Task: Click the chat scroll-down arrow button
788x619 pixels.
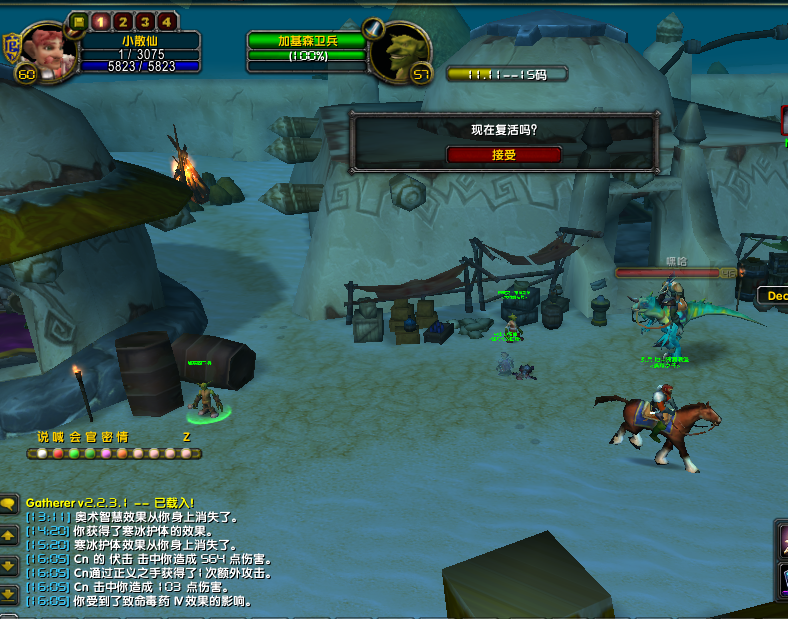Action: [x=8, y=565]
